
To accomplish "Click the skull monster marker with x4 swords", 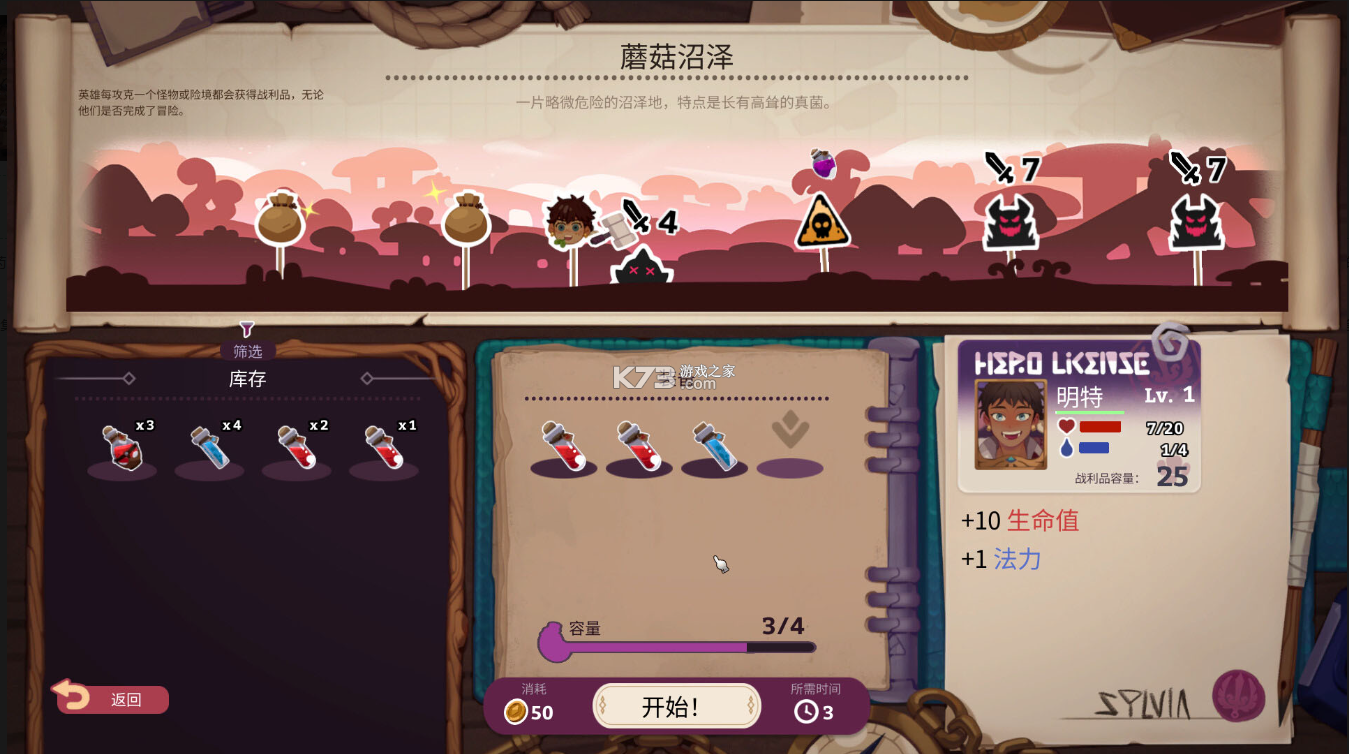I will 640,265.
